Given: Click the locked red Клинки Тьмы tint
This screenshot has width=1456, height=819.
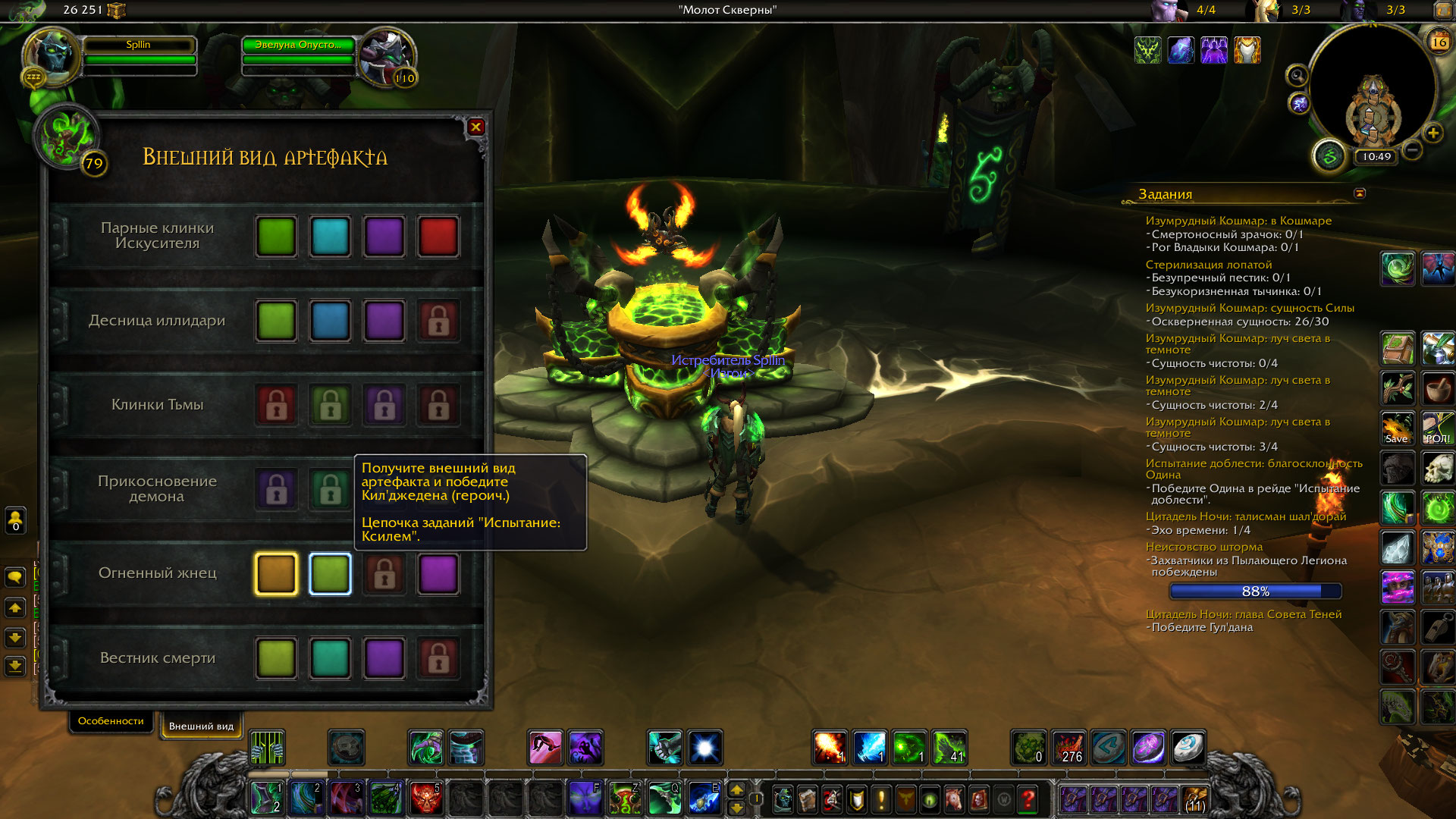Looking at the screenshot, I should tap(276, 405).
